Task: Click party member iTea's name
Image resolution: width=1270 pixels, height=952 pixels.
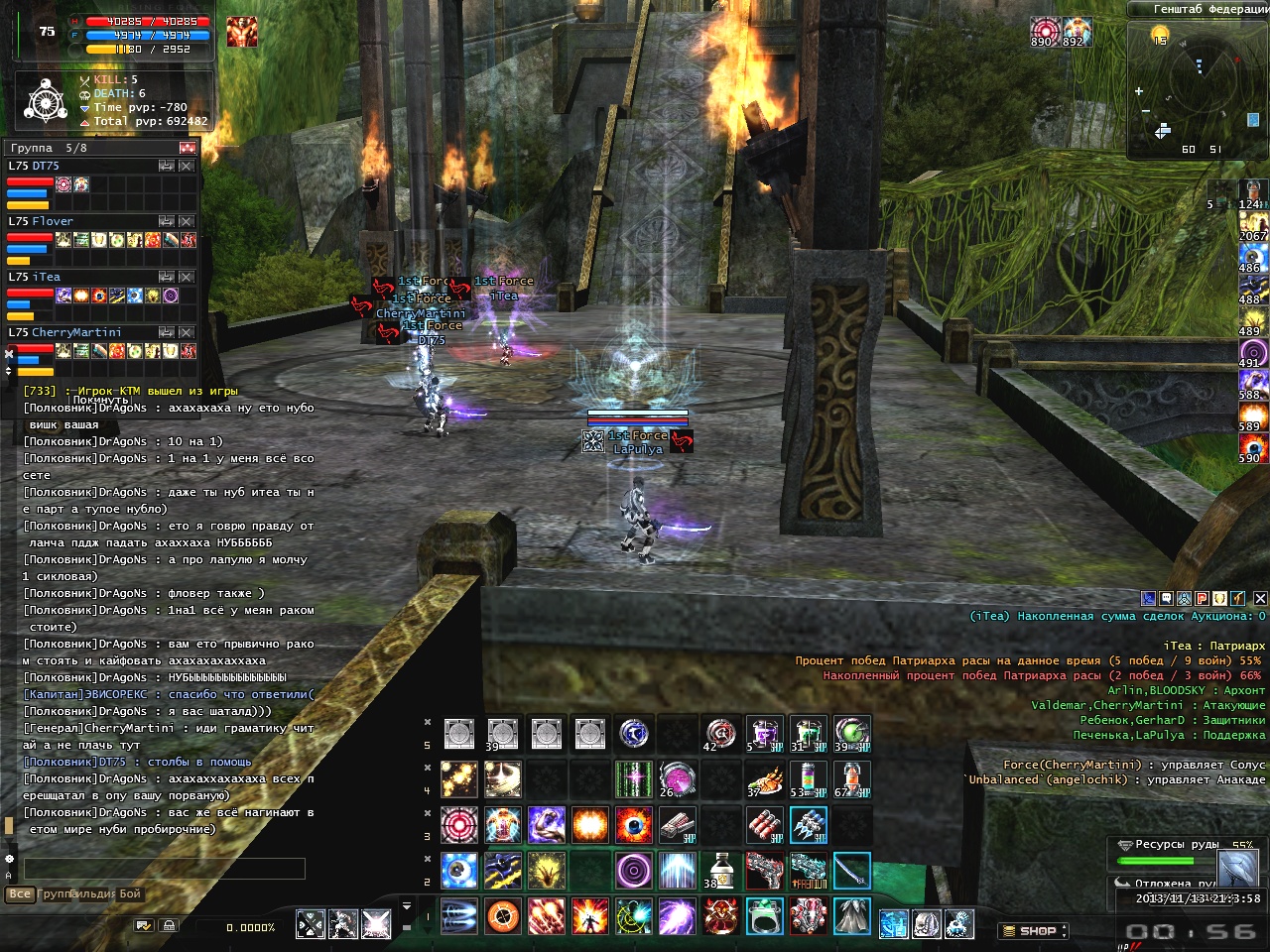Action: click(x=46, y=277)
